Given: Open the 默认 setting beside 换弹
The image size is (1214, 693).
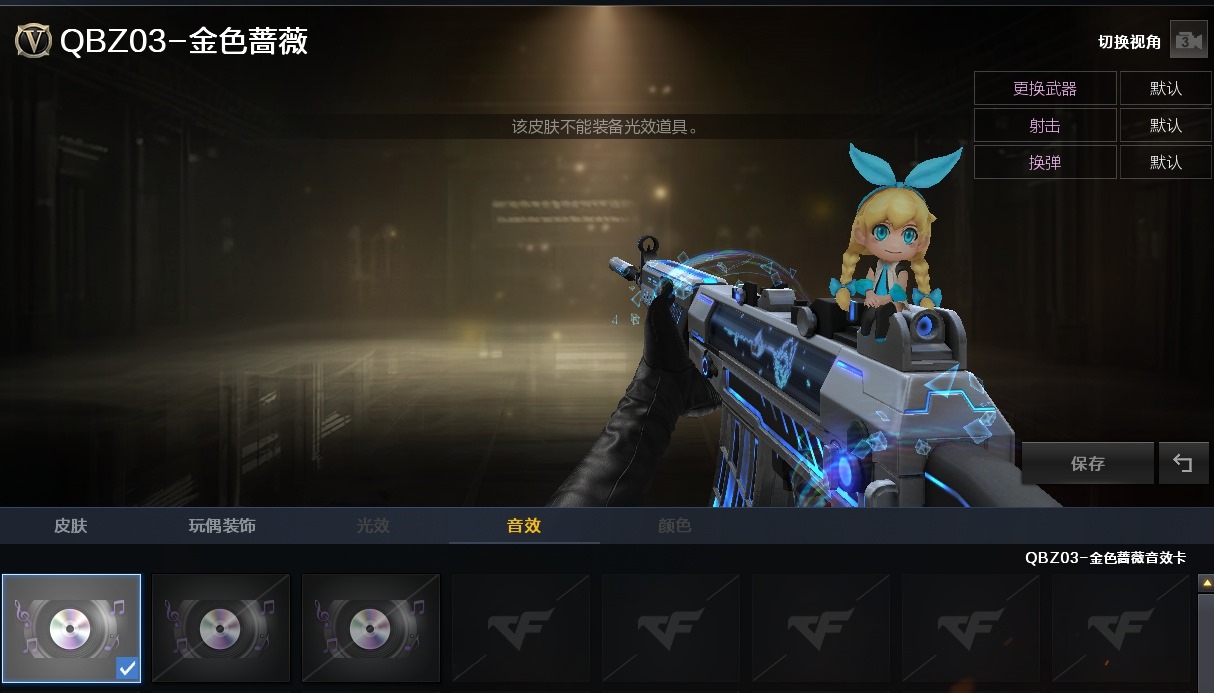Looking at the screenshot, I should click(1165, 162).
